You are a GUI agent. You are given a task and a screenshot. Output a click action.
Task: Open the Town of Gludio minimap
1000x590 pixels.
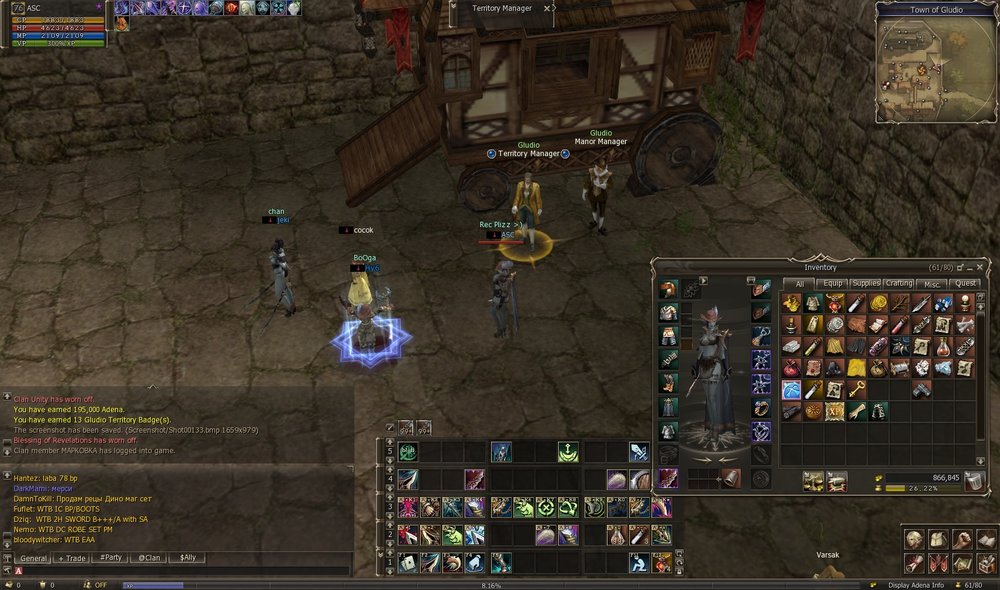[x=922, y=70]
